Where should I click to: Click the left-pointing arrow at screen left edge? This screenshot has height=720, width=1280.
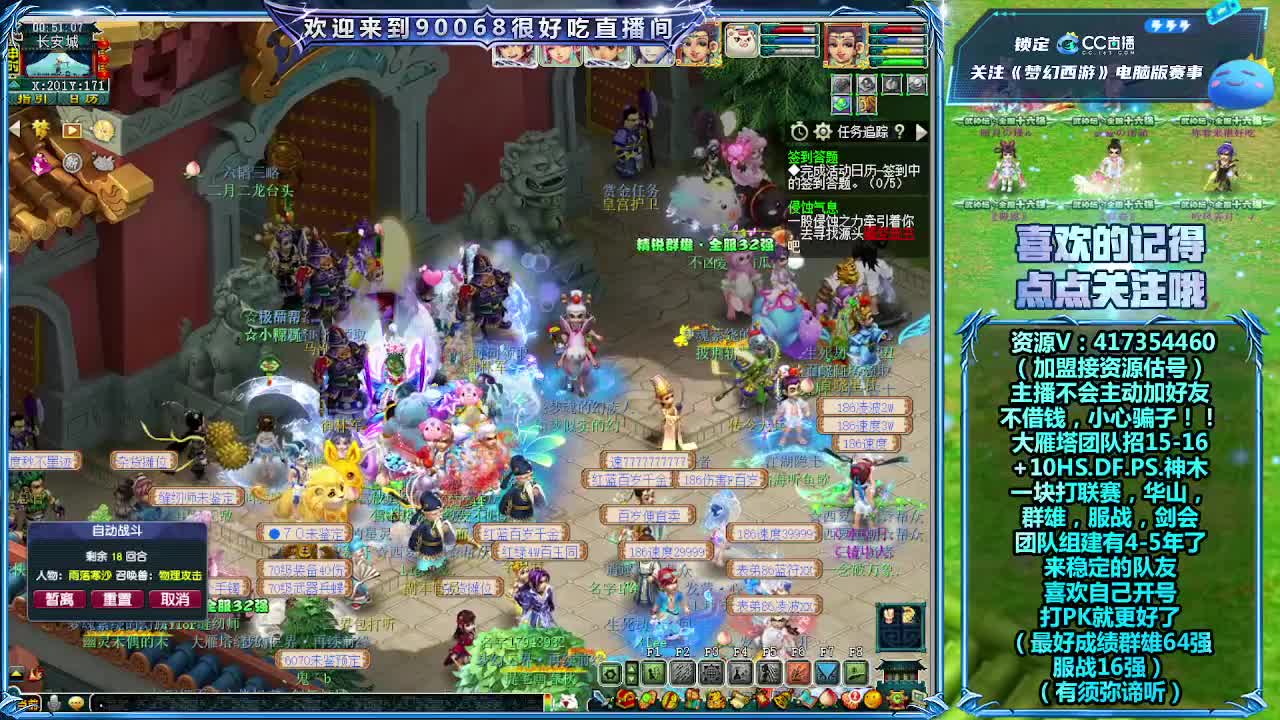15,128
